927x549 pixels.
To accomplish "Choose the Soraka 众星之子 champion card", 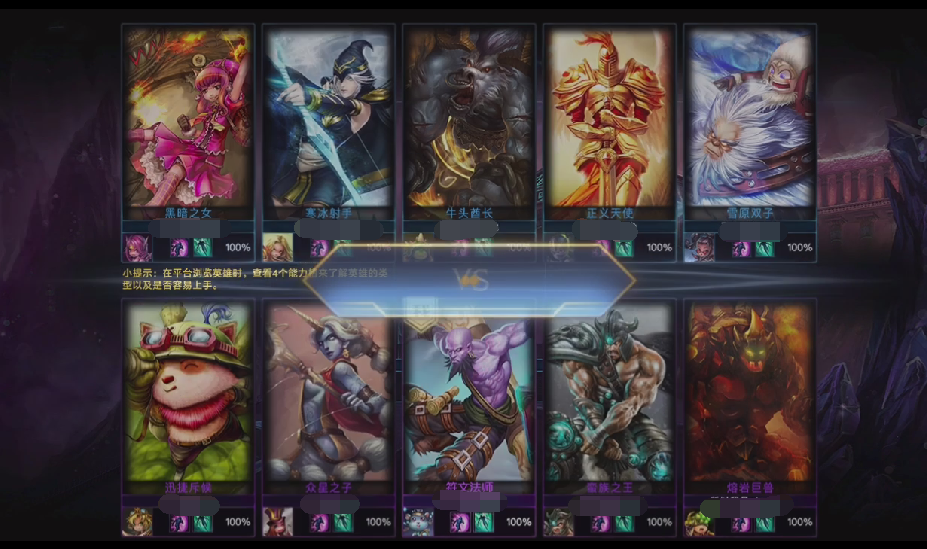I will coord(328,393).
